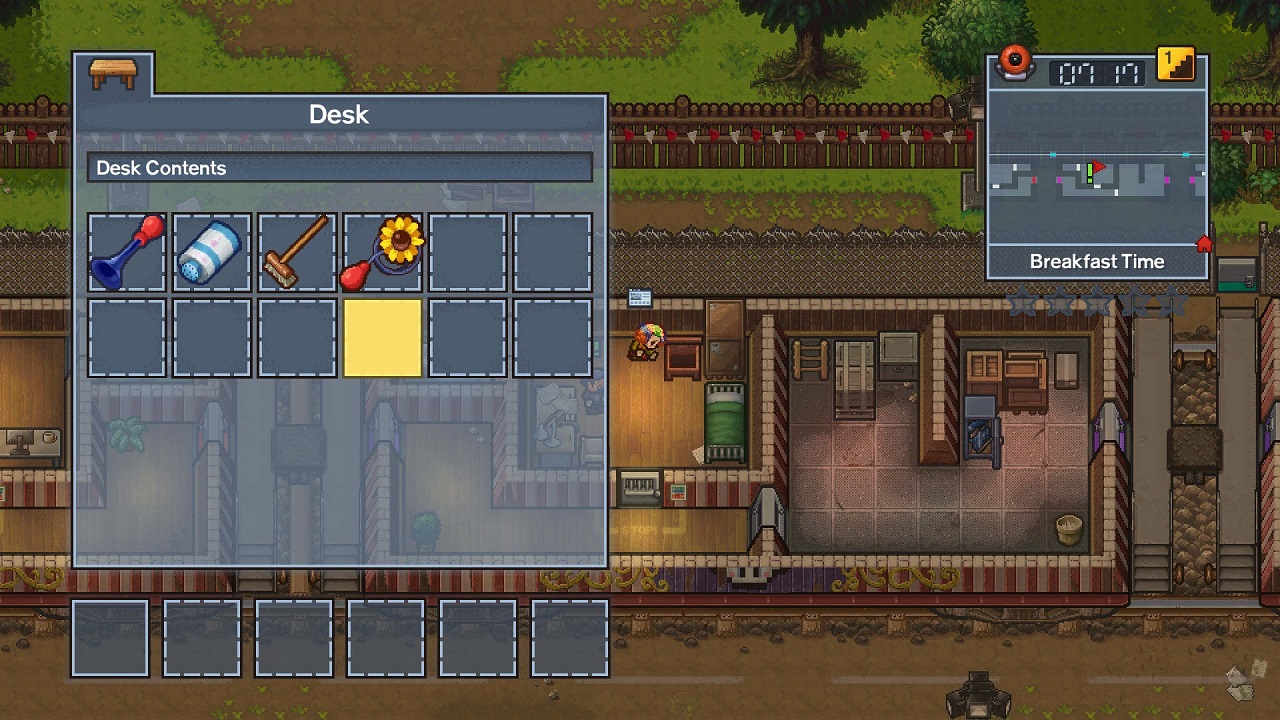
Task: Select the Air Horn in the desk
Action: tap(126, 251)
